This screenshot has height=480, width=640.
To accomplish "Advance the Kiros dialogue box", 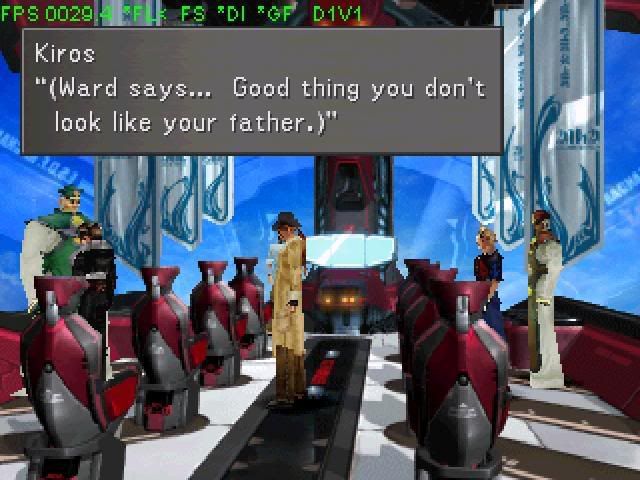I will pos(262,91).
